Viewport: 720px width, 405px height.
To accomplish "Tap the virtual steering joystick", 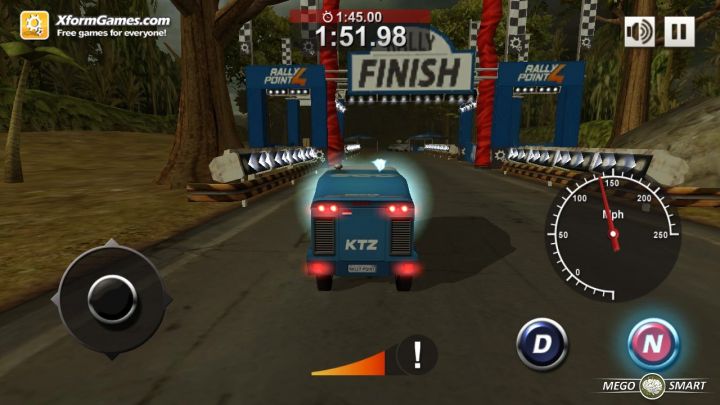I will 111,298.
